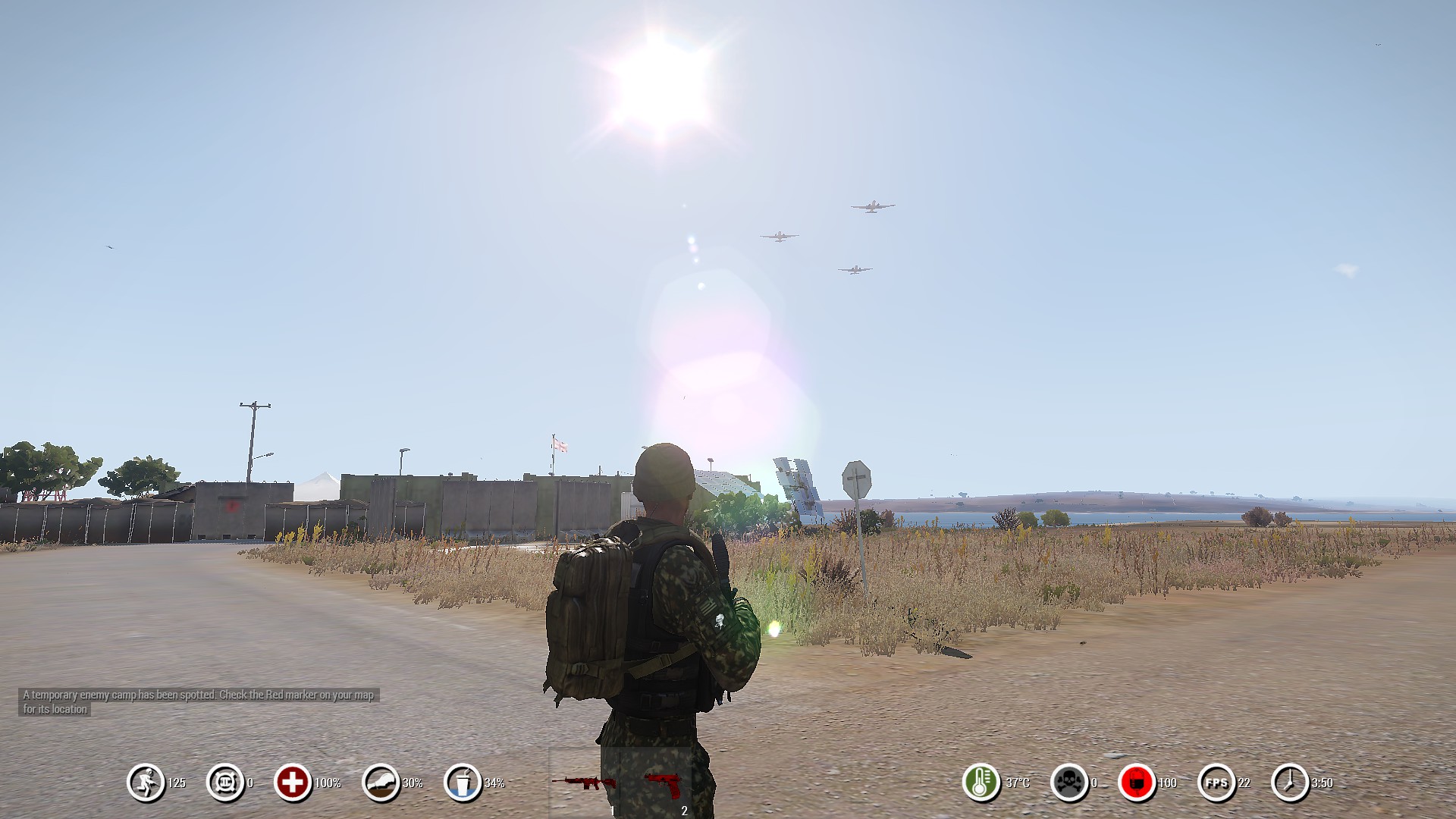This screenshot has width=1456, height=819.
Task: Click the clock icon
Action: pos(1290,783)
